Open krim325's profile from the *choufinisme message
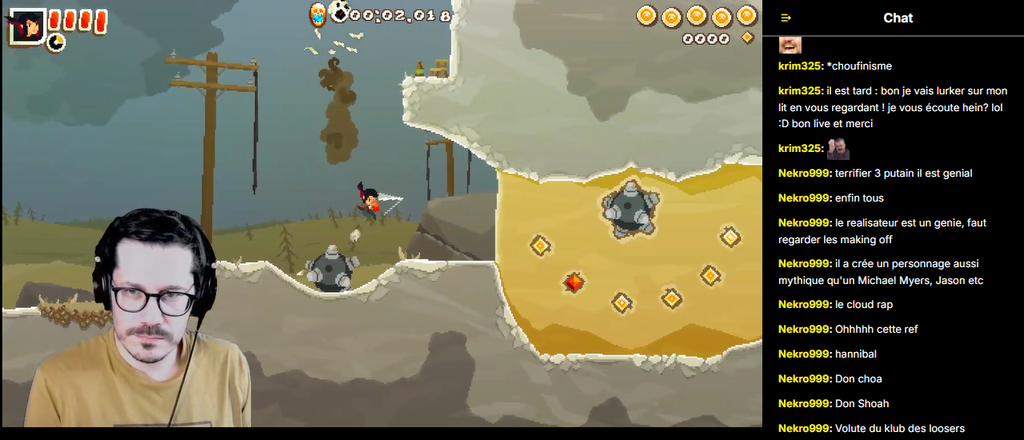 point(800,66)
